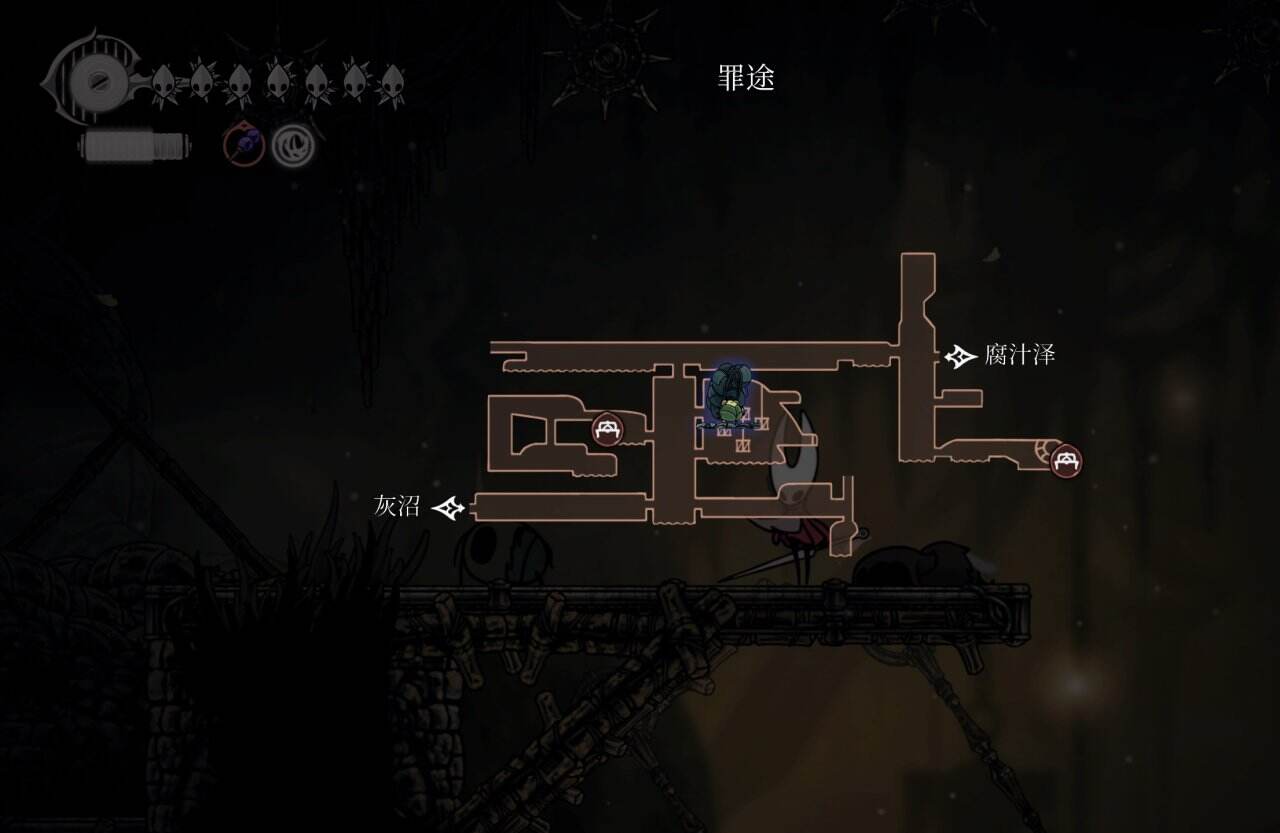Select the 腐汁泽 area exit marker
The height and width of the screenshot is (833, 1280).
click(961, 356)
